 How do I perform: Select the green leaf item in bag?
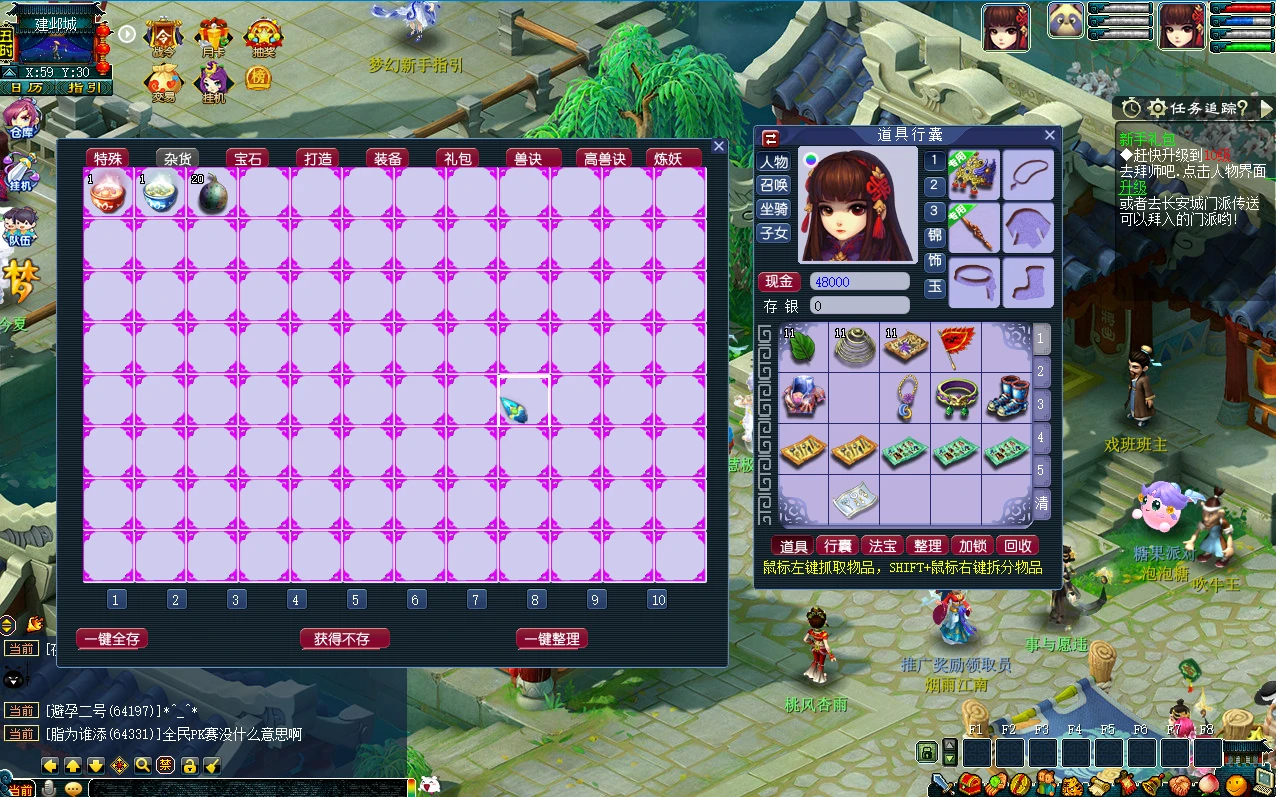[x=803, y=346]
